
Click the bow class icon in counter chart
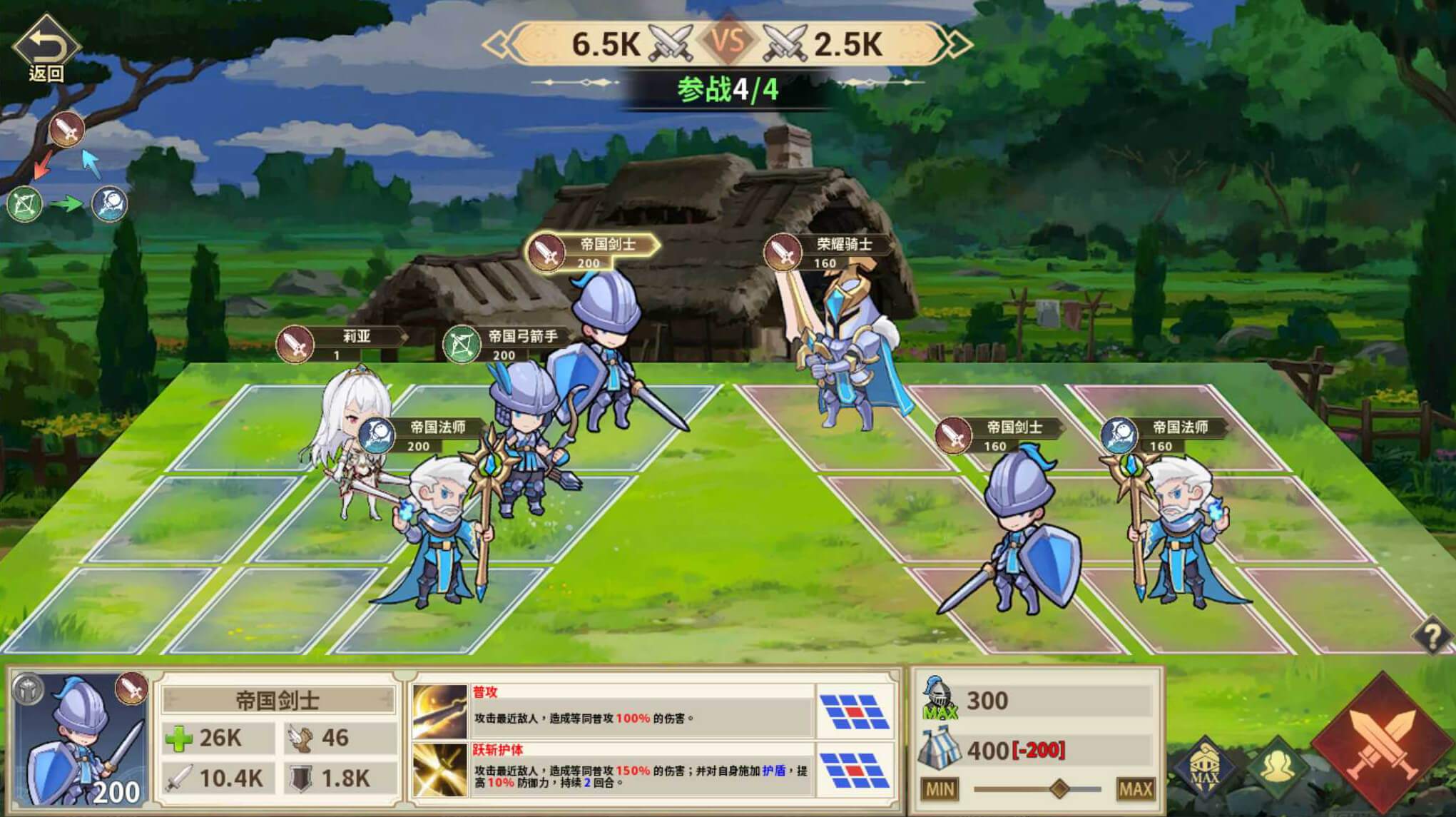[x=24, y=205]
